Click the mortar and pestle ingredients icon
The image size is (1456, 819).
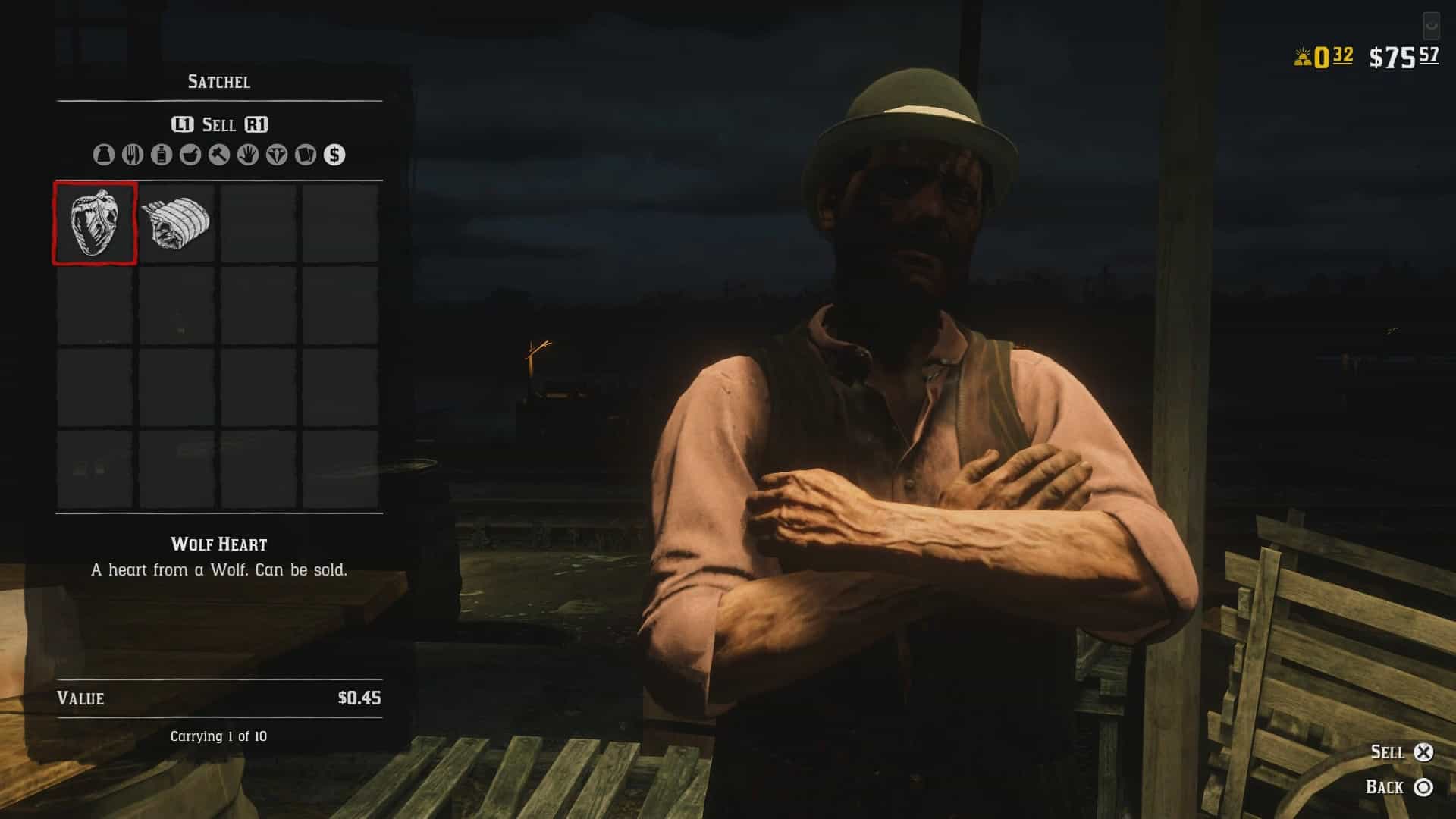click(x=190, y=157)
